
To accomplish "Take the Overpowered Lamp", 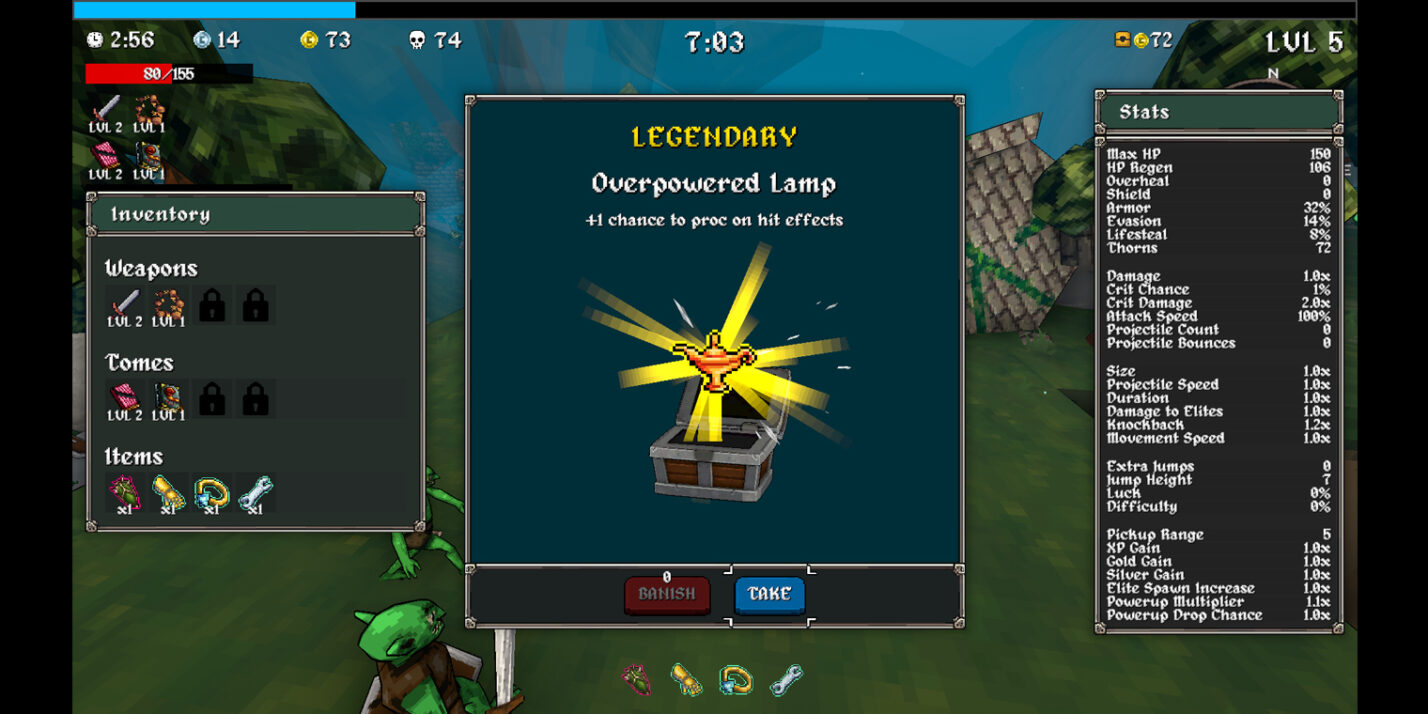I will [x=769, y=594].
